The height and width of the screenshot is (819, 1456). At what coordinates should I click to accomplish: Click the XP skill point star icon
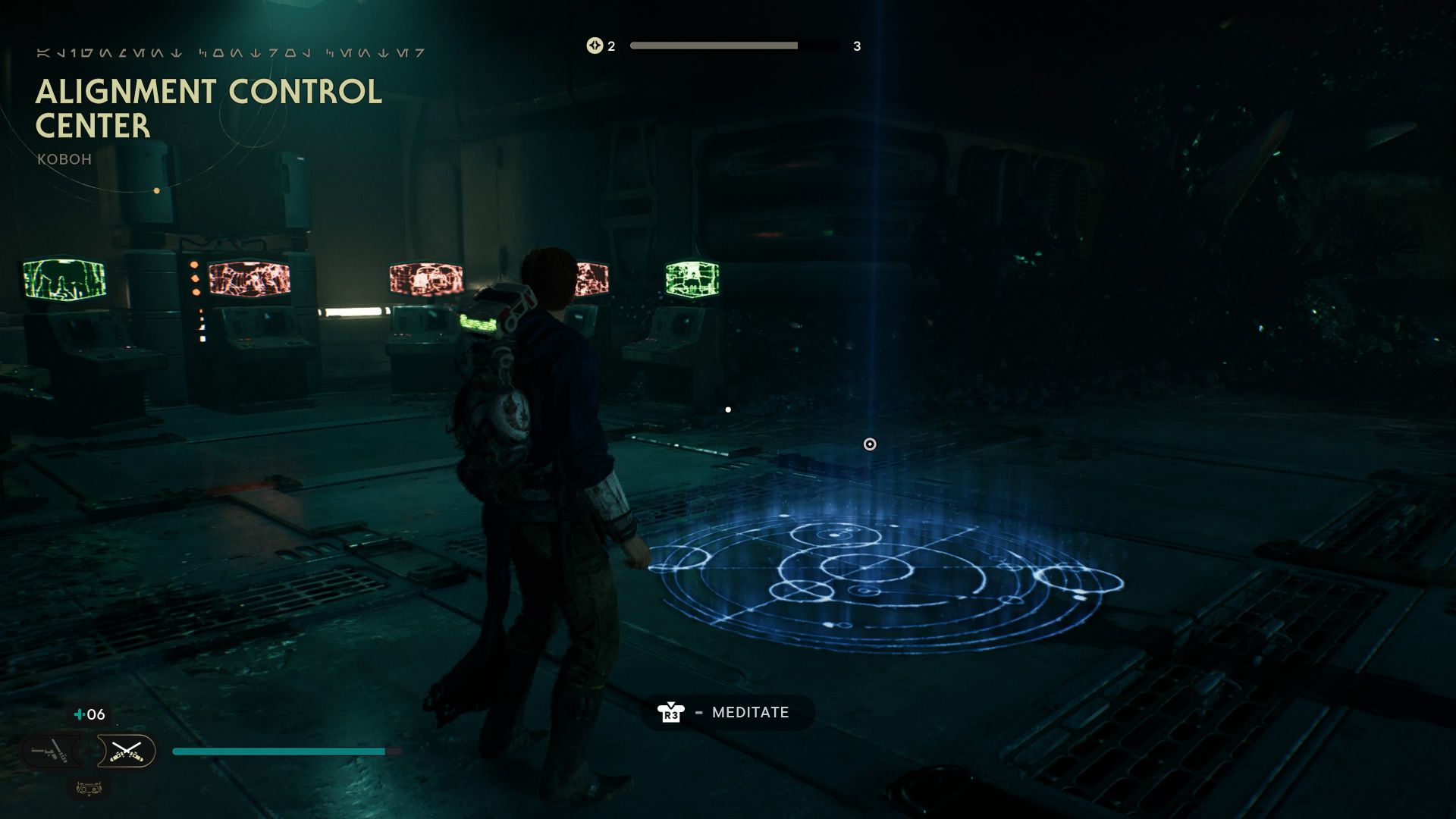[x=595, y=45]
